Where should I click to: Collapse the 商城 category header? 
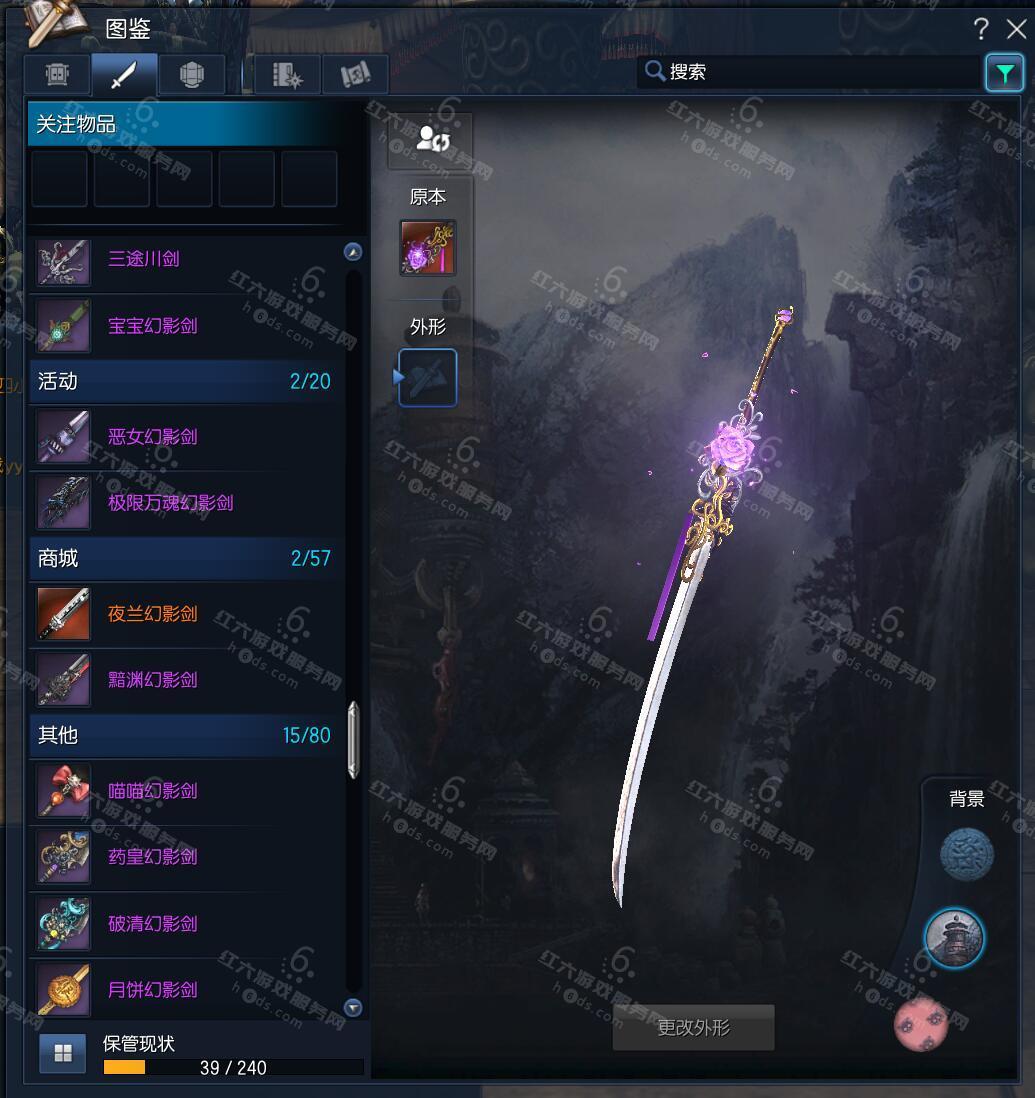pyautogui.click(x=185, y=558)
